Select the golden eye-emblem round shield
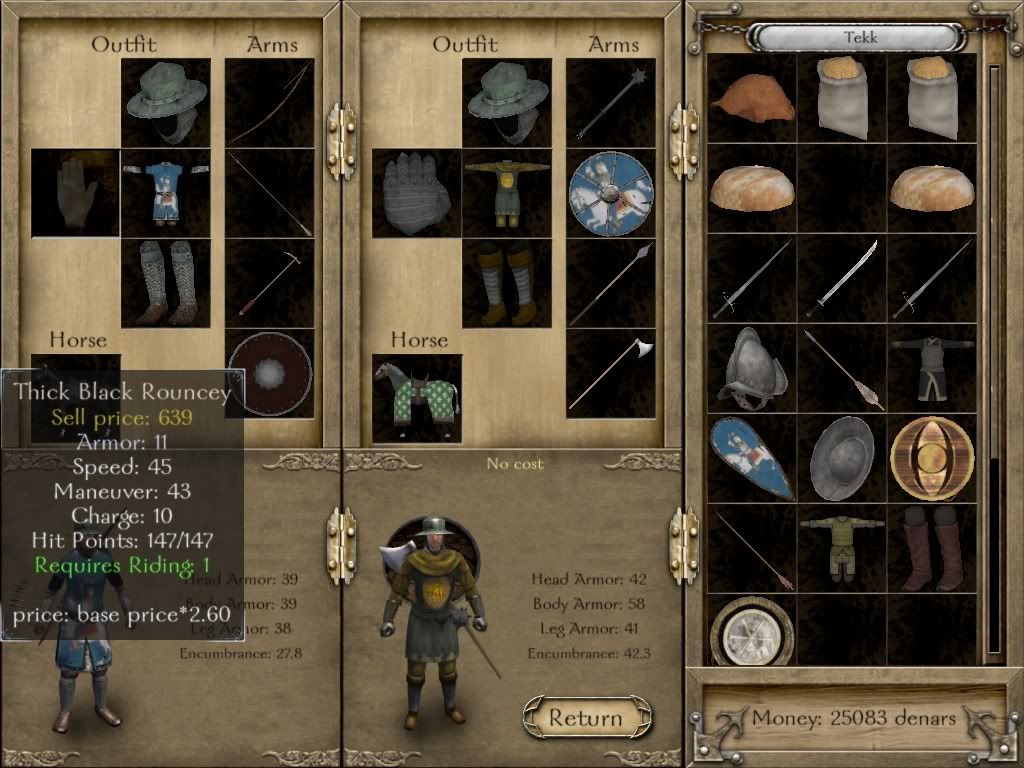This screenshot has width=1024, height=768. 932,457
